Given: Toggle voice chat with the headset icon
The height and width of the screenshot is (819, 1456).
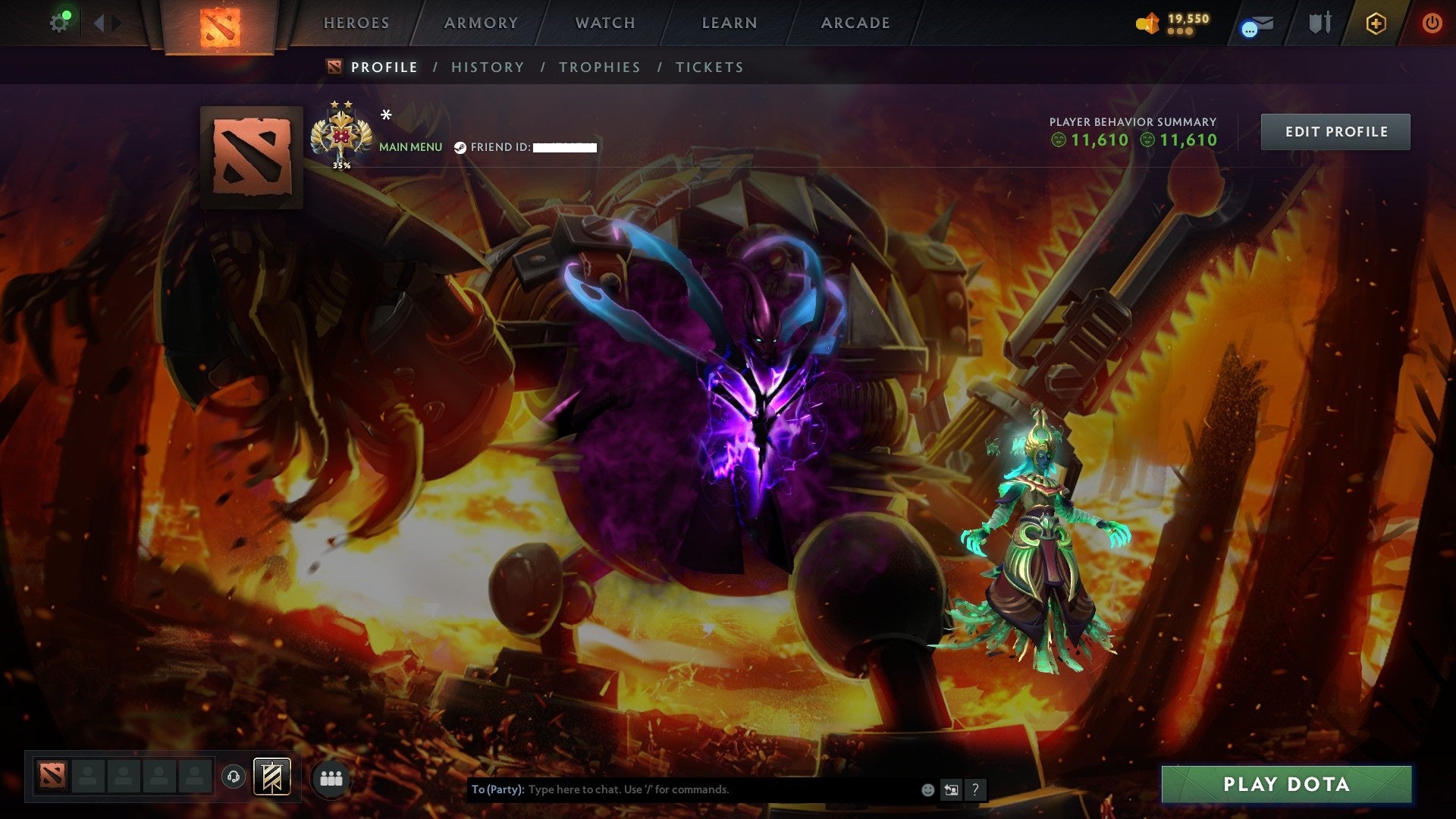Looking at the screenshot, I should [x=233, y=776].
